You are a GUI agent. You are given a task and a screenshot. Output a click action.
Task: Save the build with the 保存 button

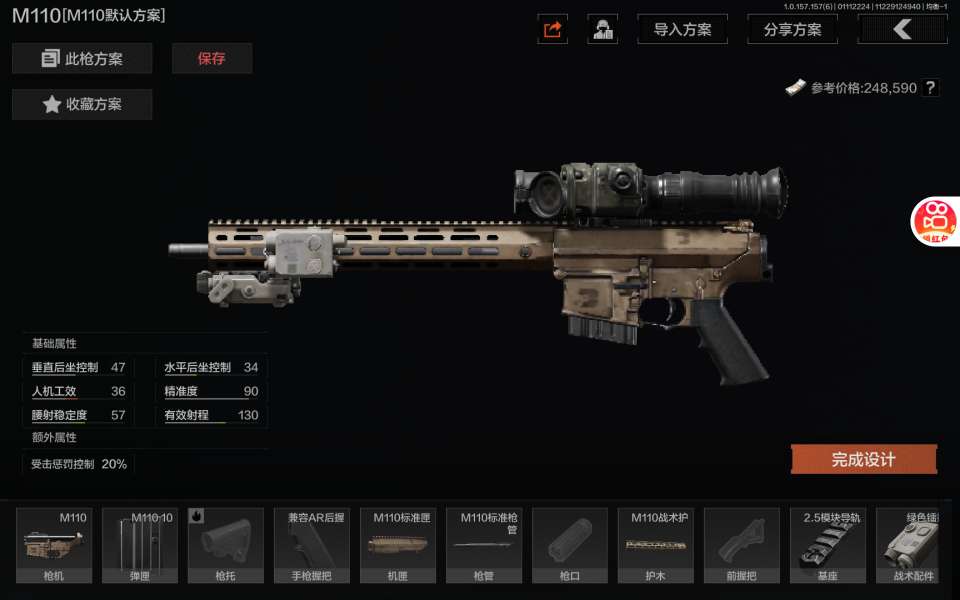click(x=212, y=59)
